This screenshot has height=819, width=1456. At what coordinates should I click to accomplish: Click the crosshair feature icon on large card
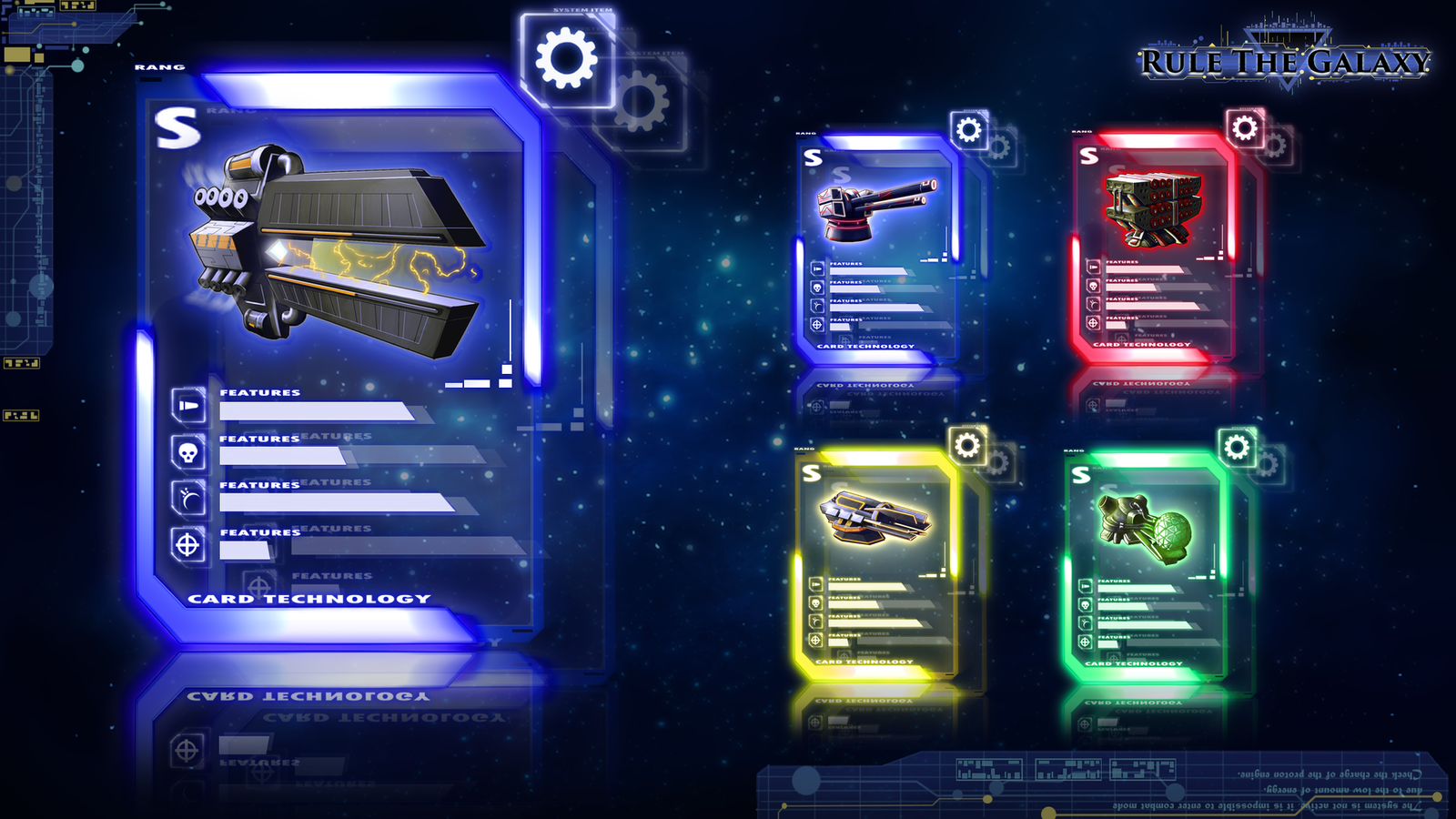[x=187, y=545]
